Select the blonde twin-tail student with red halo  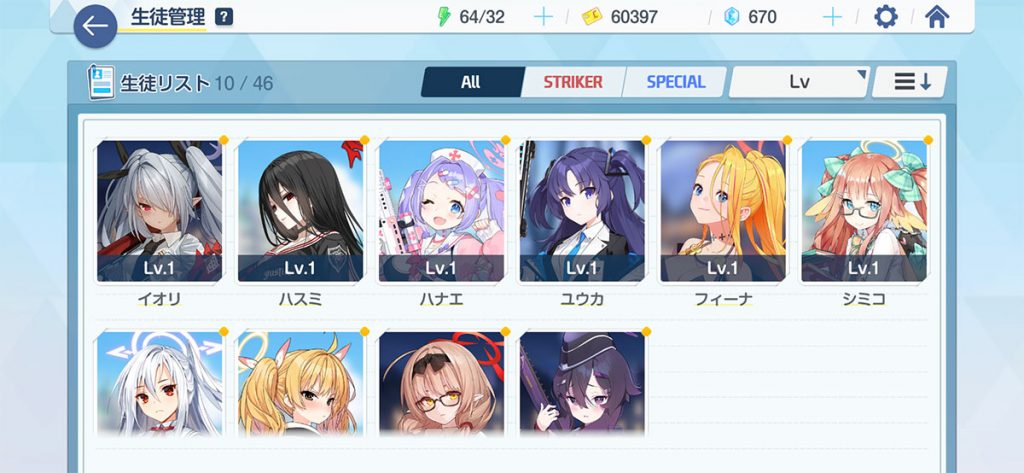(x=301, y=385)
